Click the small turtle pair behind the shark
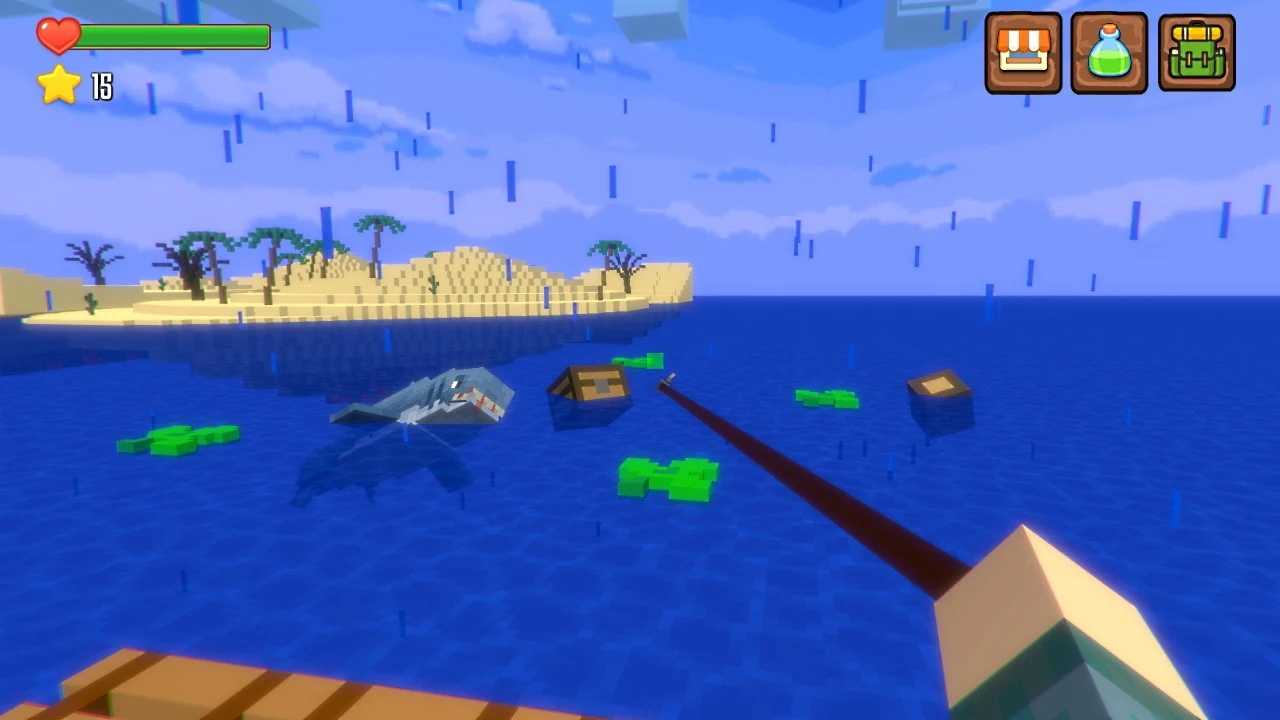The width and height of the screenshot is (1280, 720). coord(640,363)
